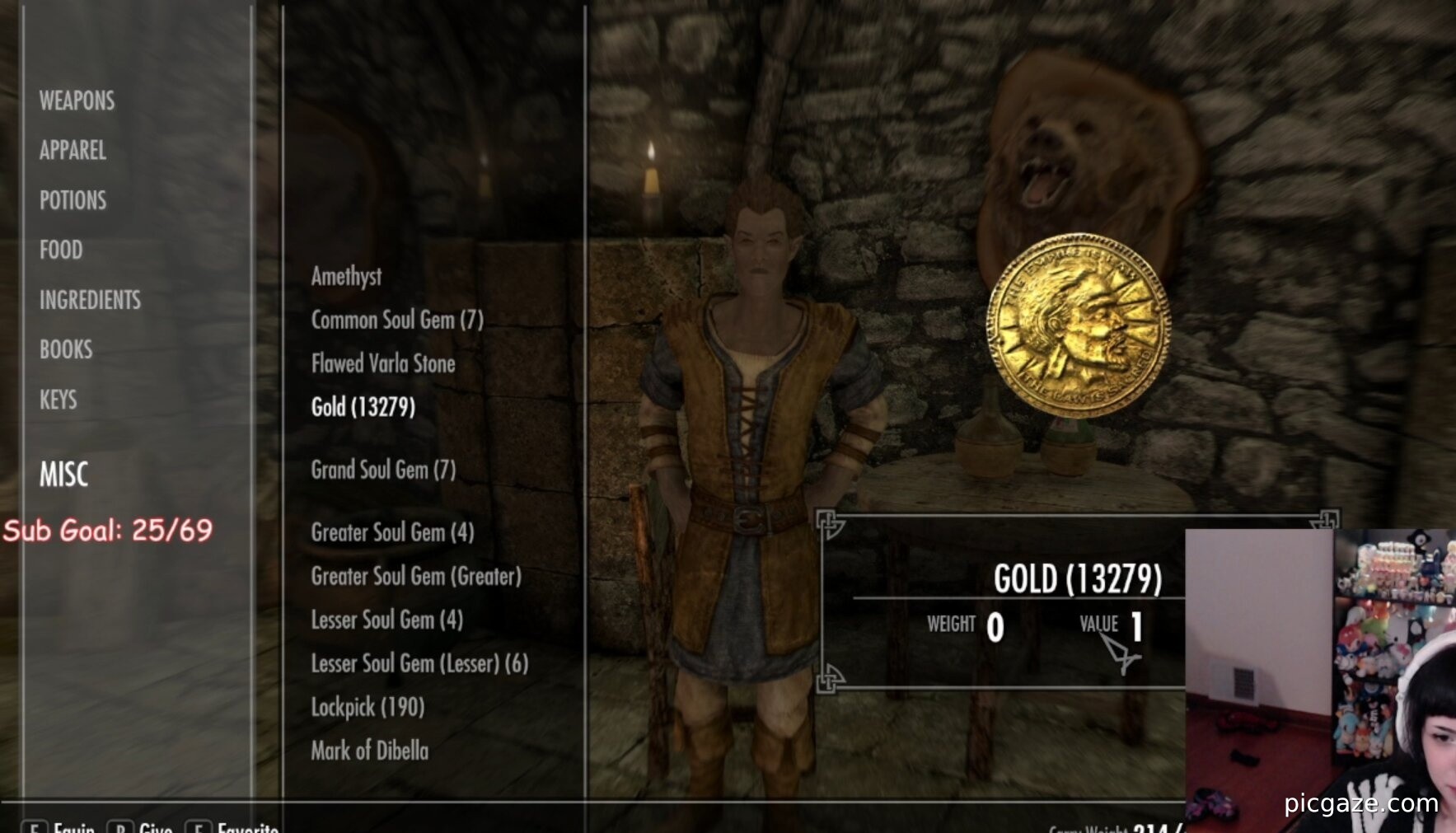Open the Weapons category
Screen dimensions: 1456x833
click(x=77, y=101)
